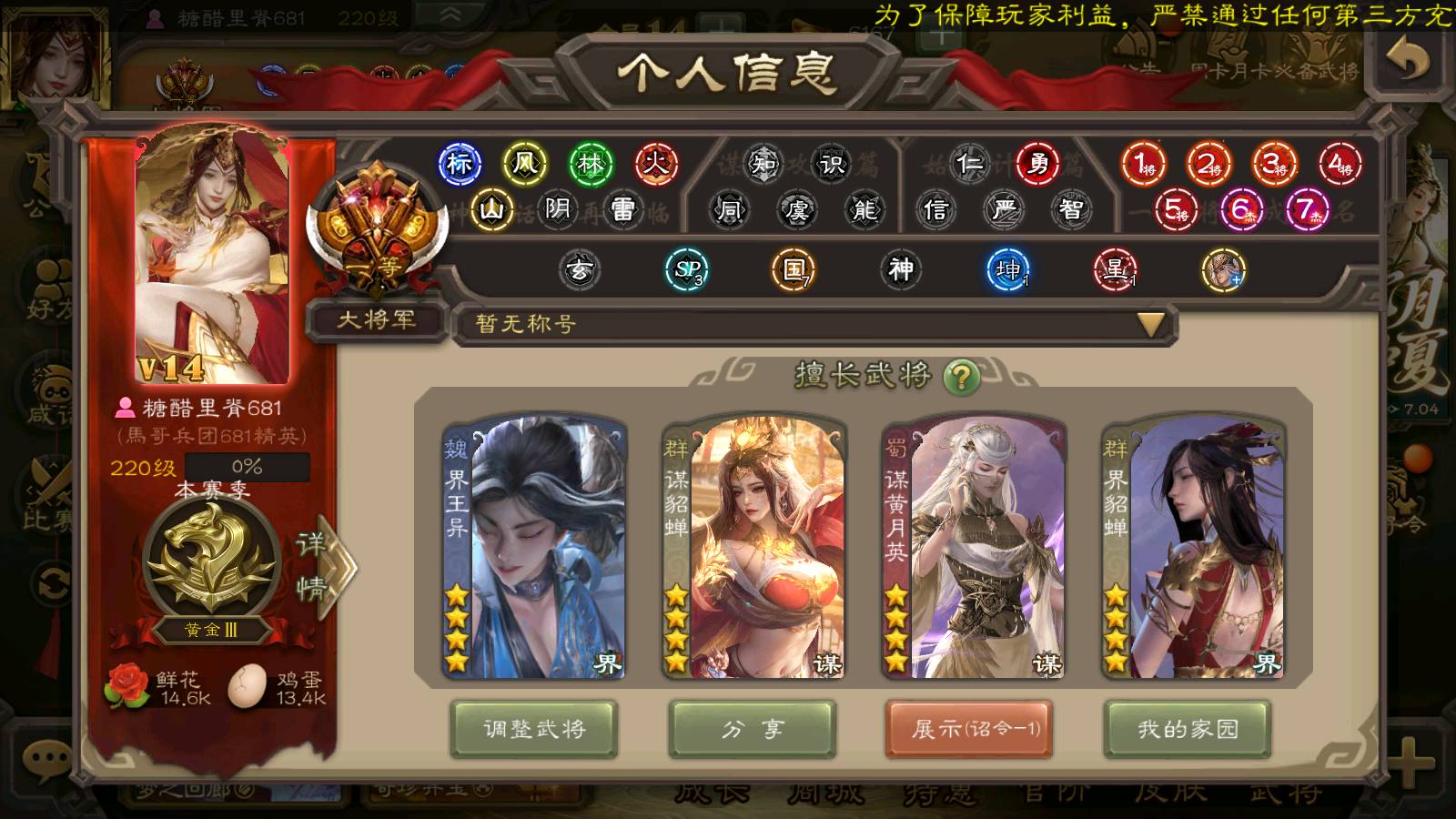Throw an egg using the egg icon
The height and width of the screenshot is (819, 1456).
coord(247,686)
